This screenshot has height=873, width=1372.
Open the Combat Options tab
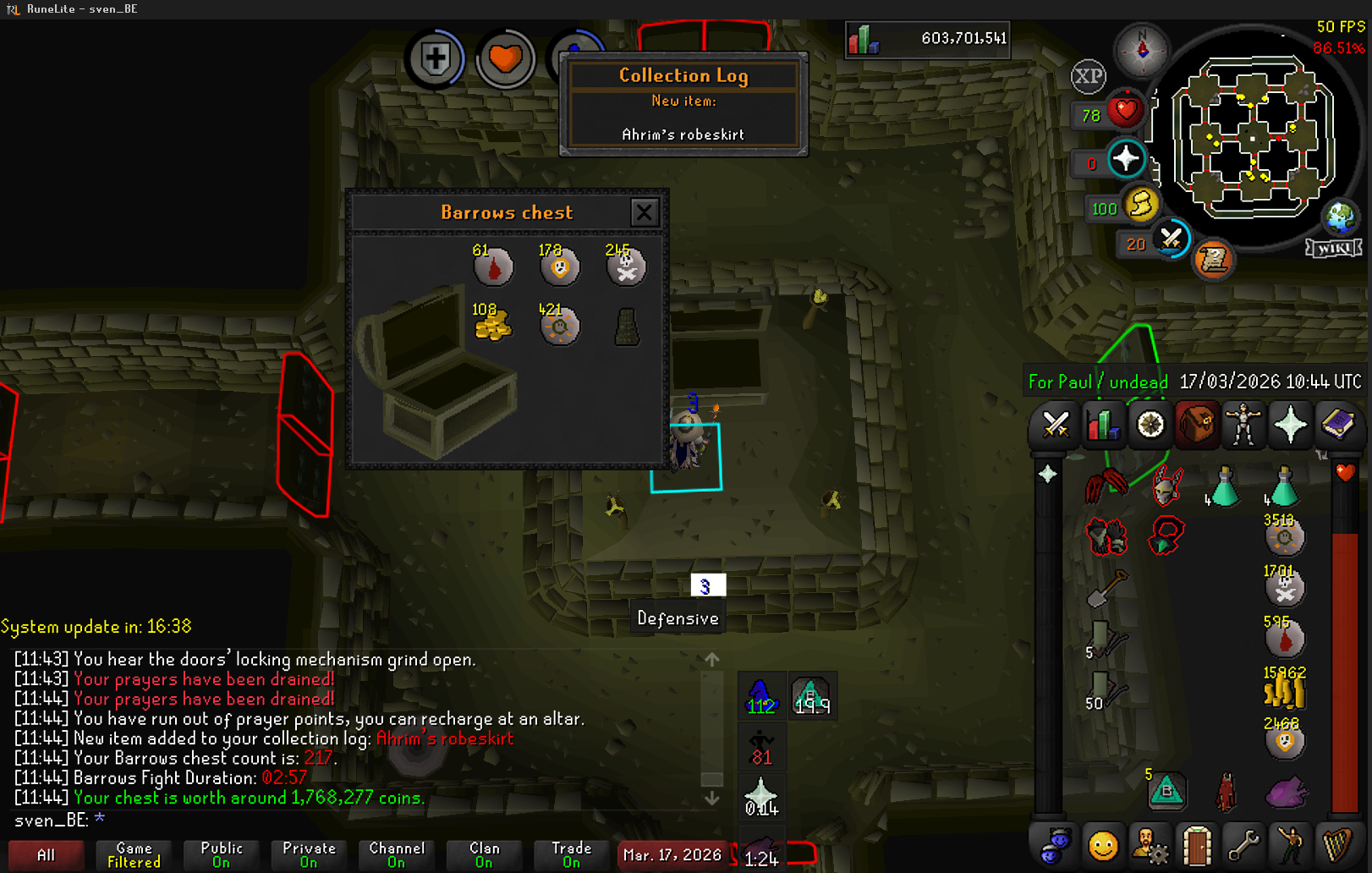coord(1056,424)
